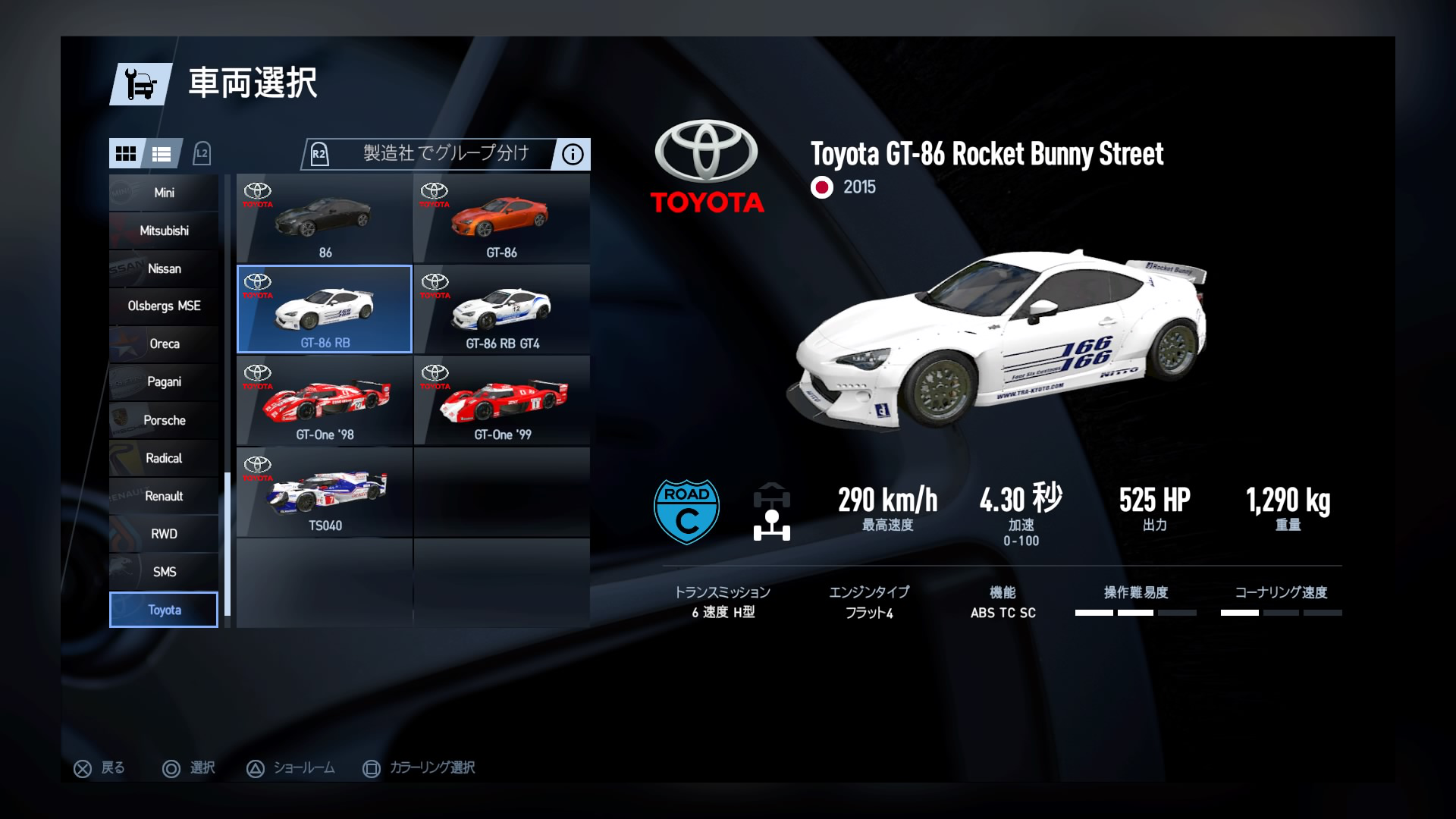Switch to the Pagani tab

tap(163, 382)
